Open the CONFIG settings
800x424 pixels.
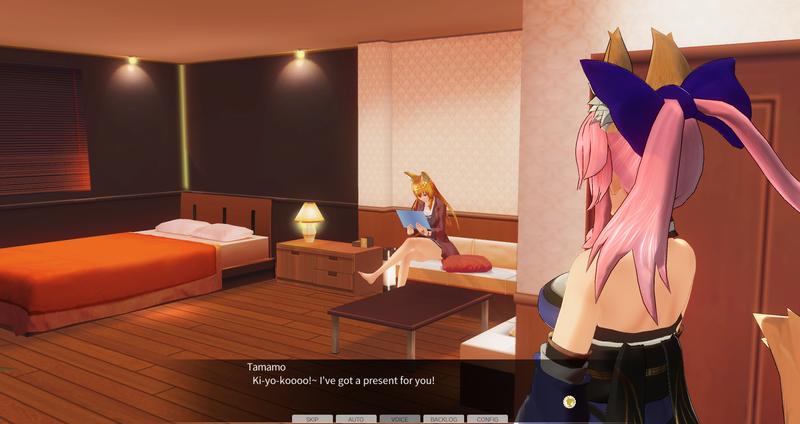click(x=487, y=419)
